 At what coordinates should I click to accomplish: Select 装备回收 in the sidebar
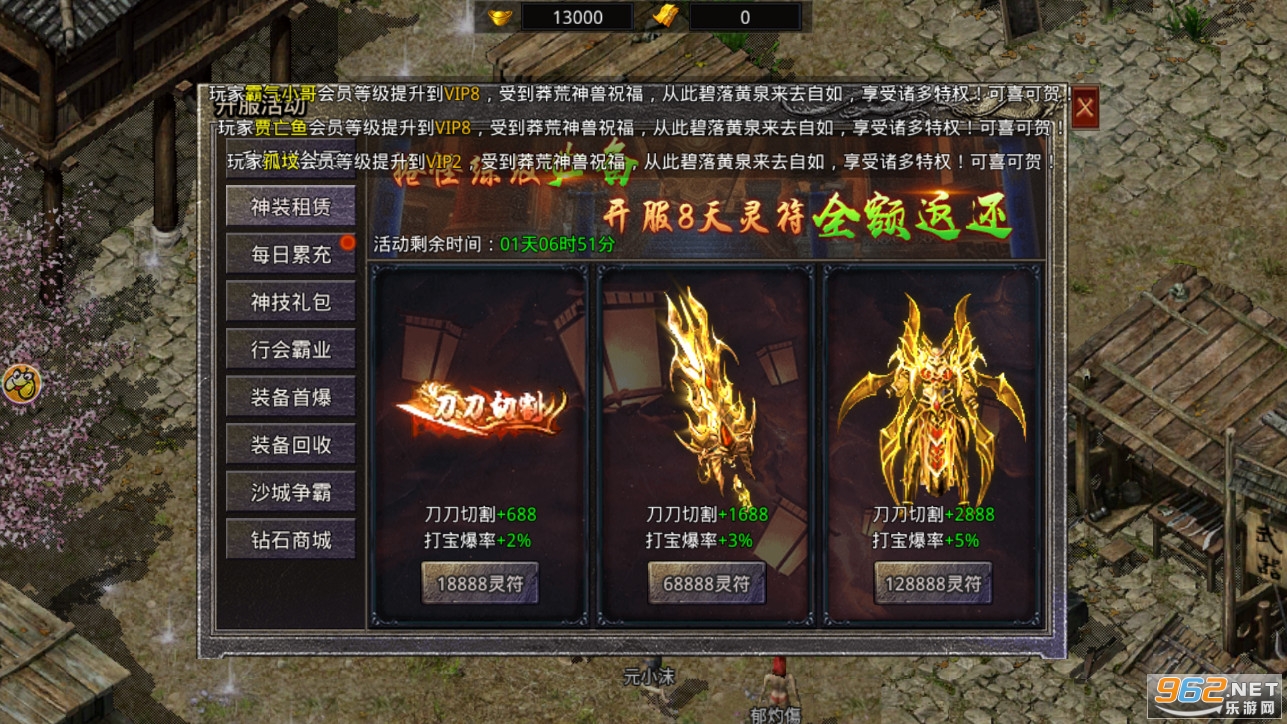(290, 445)
